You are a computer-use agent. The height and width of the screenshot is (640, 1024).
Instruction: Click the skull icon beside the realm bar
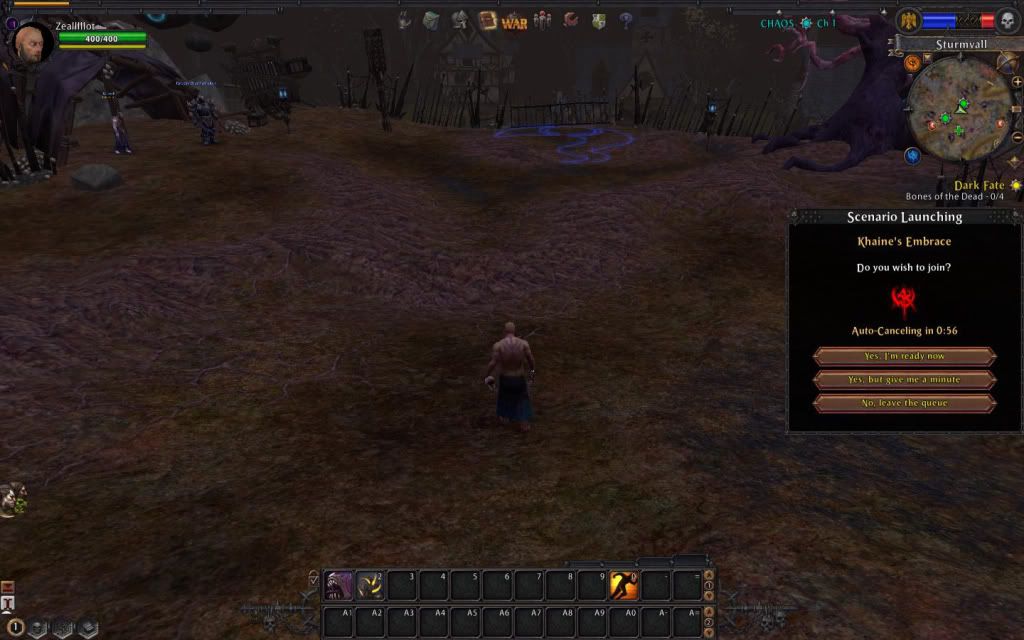1007,20
